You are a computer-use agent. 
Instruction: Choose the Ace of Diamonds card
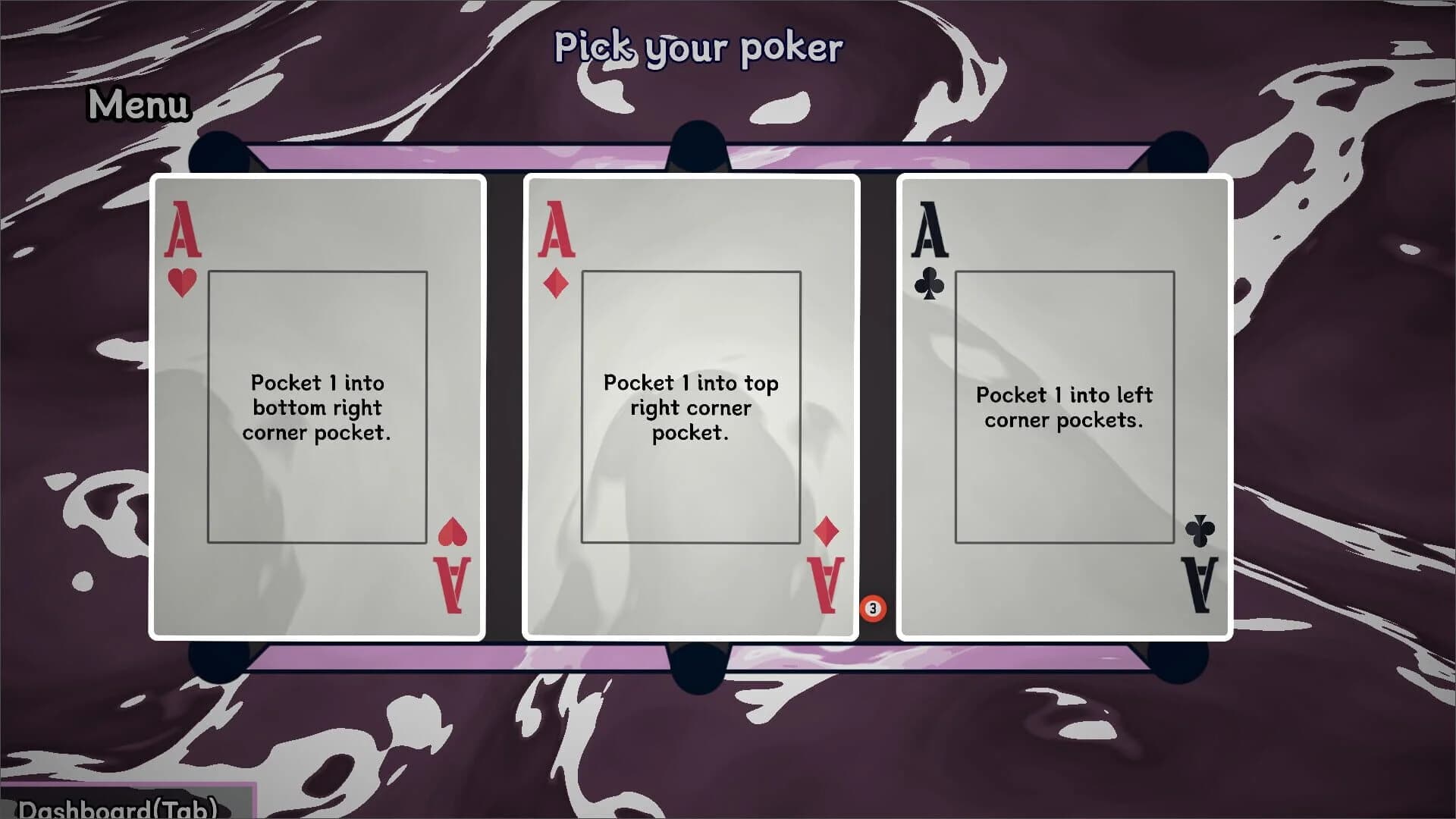tap(691, 407)
